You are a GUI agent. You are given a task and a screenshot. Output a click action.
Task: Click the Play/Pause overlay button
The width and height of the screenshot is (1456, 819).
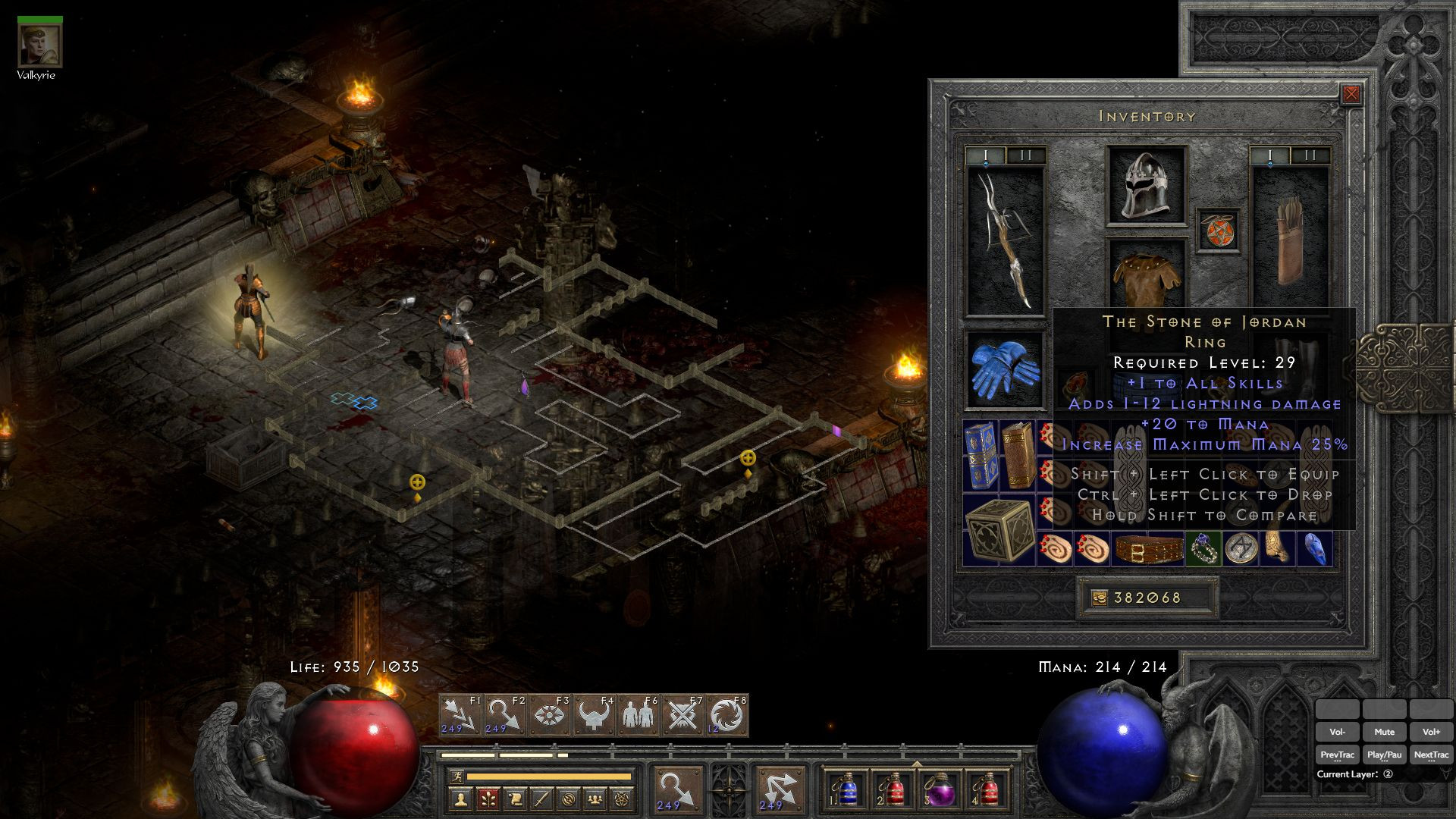point(1384,755)
